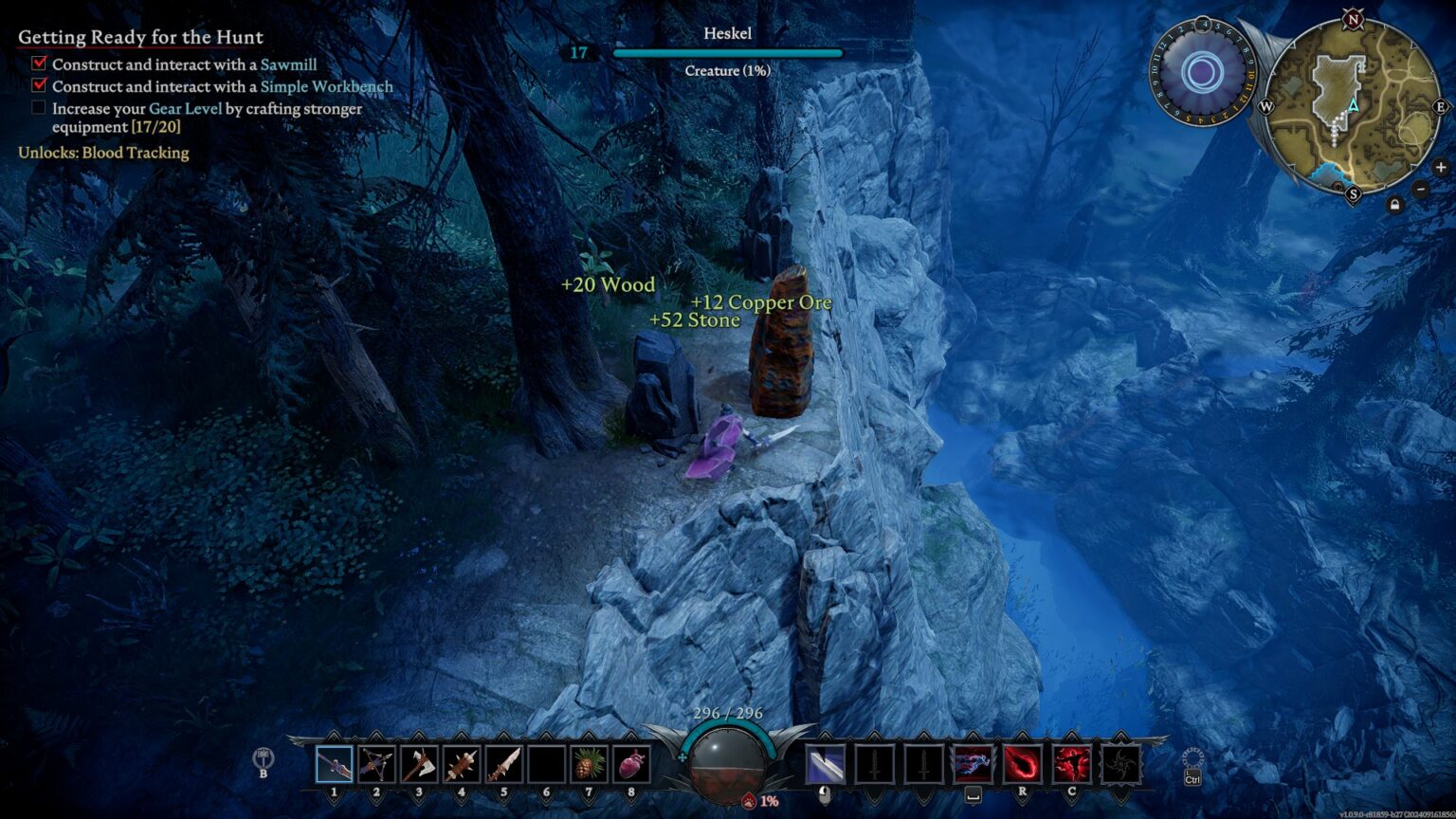Activate the blue dash travel ability

(x=972, y=764)
